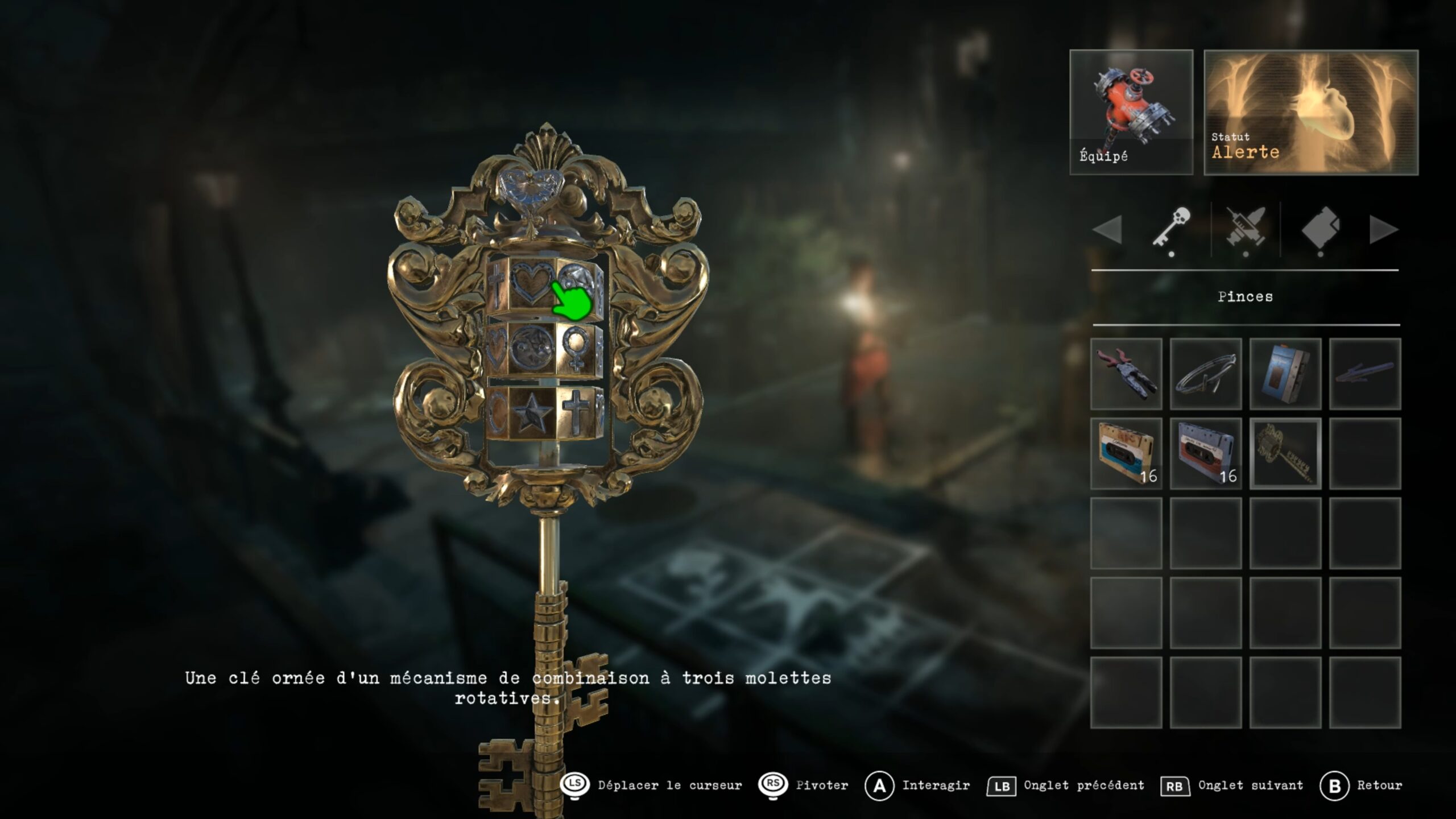Choose the blue cassette tape stack

[x=1205, y=453]
